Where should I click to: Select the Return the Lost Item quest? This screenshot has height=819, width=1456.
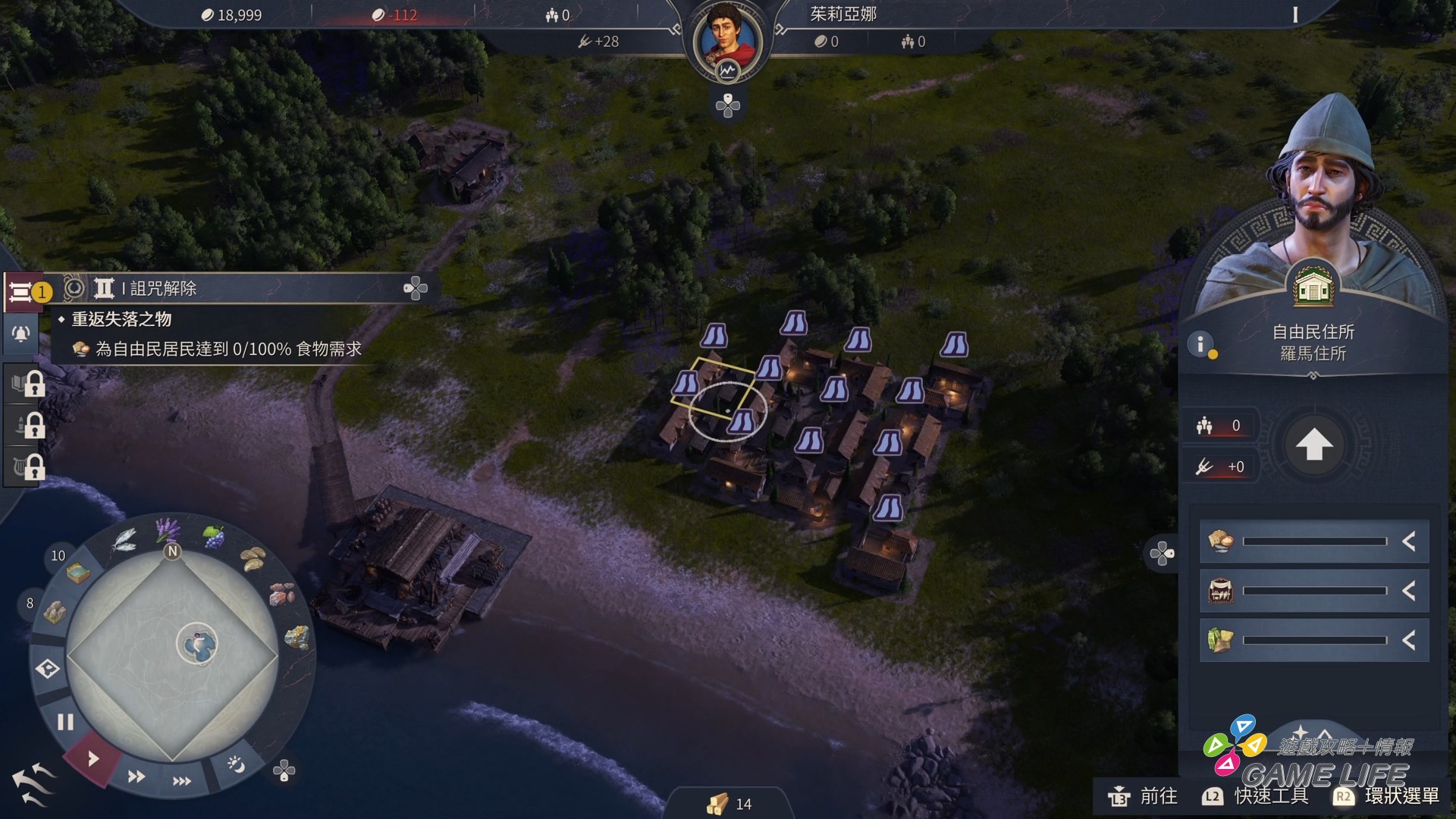tap(121, 319)
